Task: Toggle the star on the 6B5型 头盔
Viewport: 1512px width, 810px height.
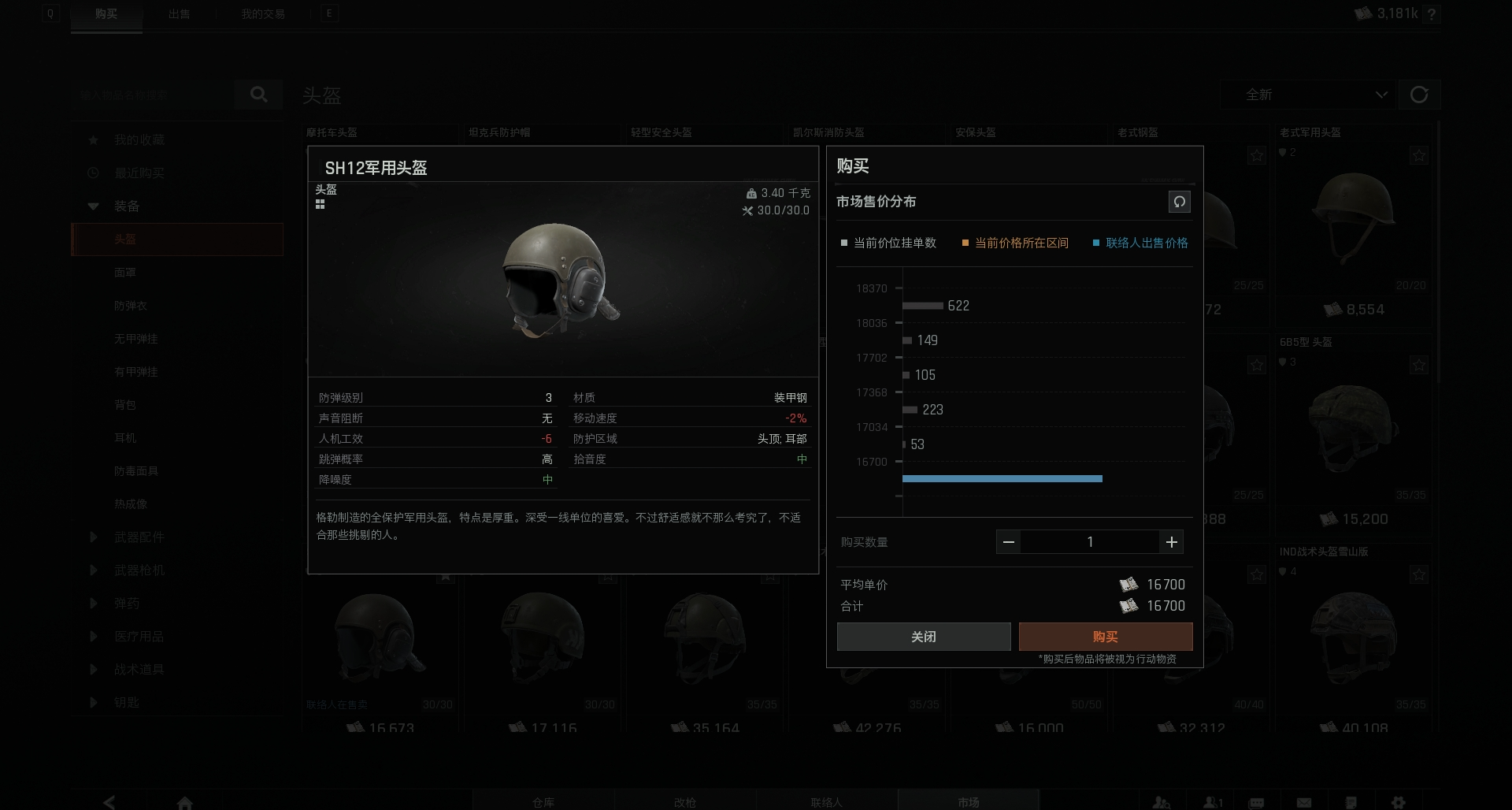Action: tap(1418, 364)
